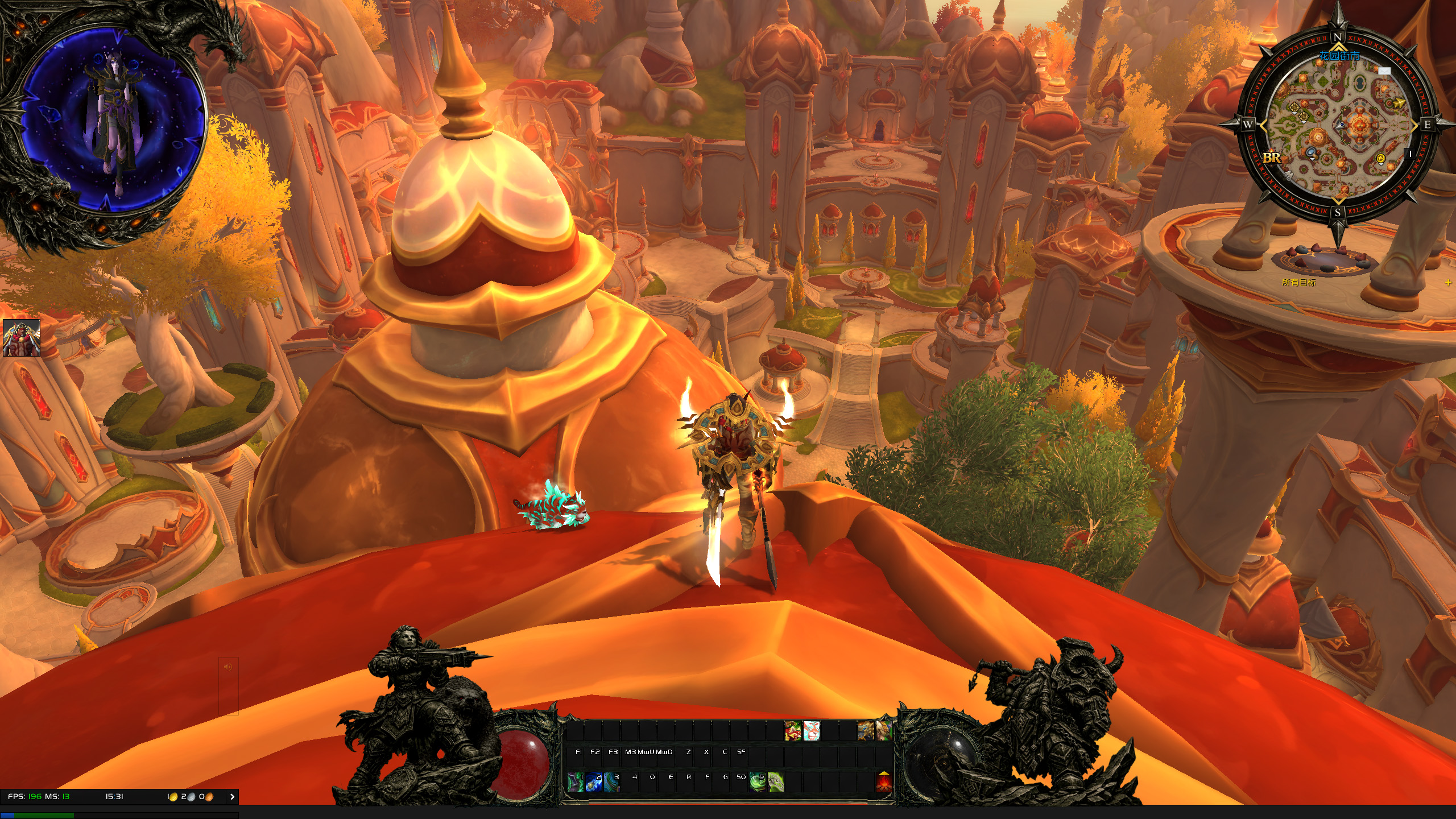Screen dimensions: 1456x819
Task: Click the campfire icon on the action bar
Action: (884, 782)
